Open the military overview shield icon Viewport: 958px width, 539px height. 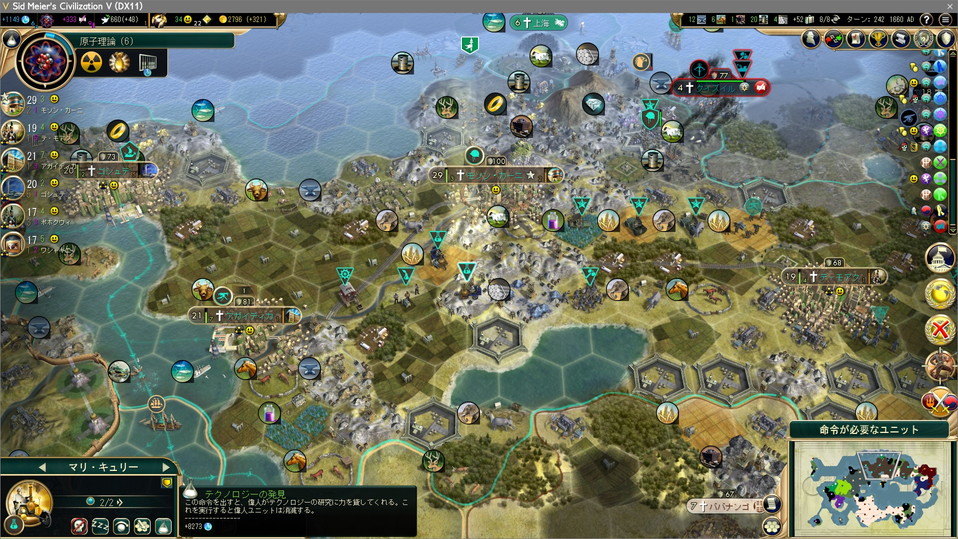(x=944, y=39)
